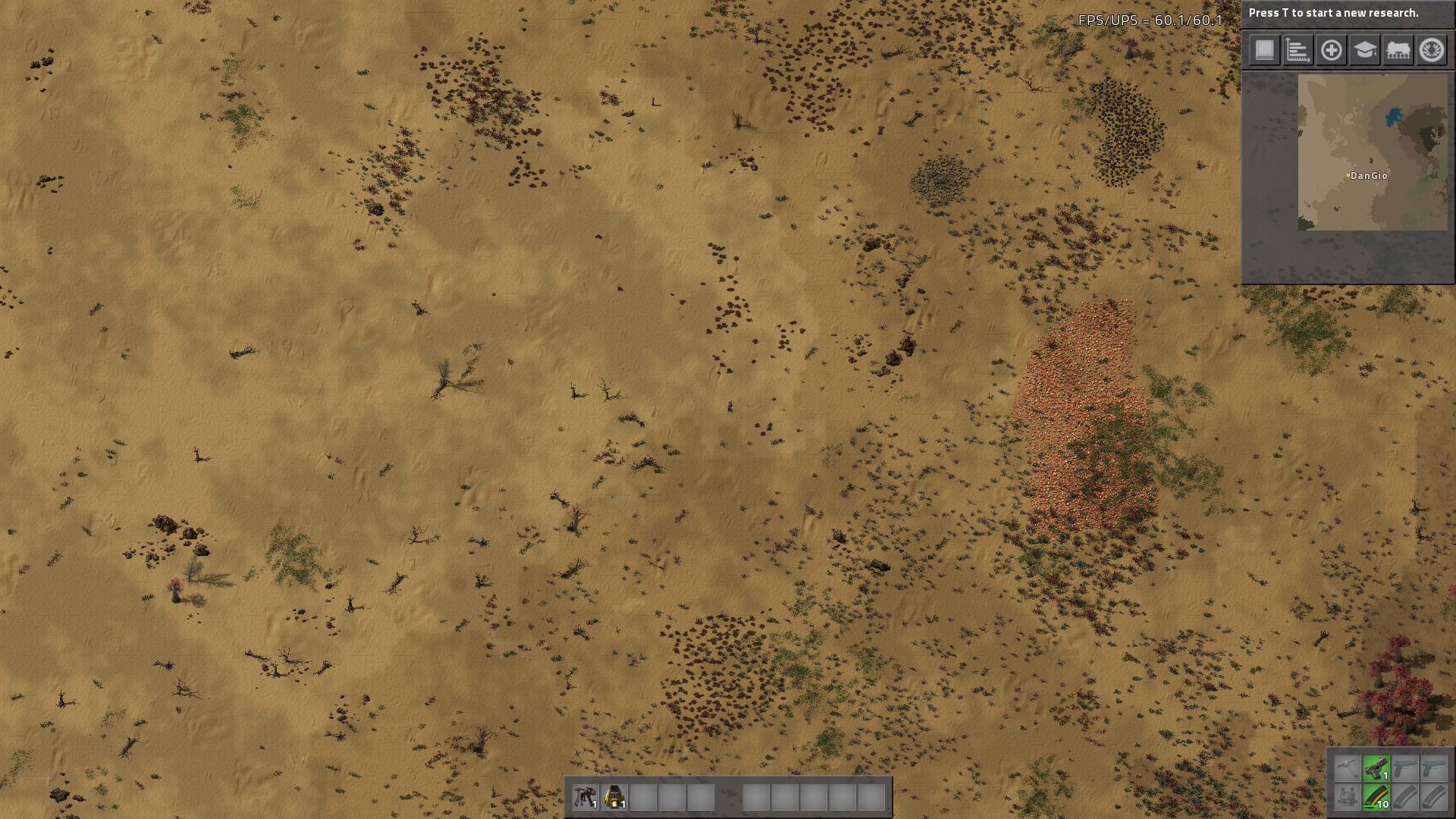Select the firearm magazine ammo slot
This screenshot has width=1456, height=819.
pos(1376,797)
